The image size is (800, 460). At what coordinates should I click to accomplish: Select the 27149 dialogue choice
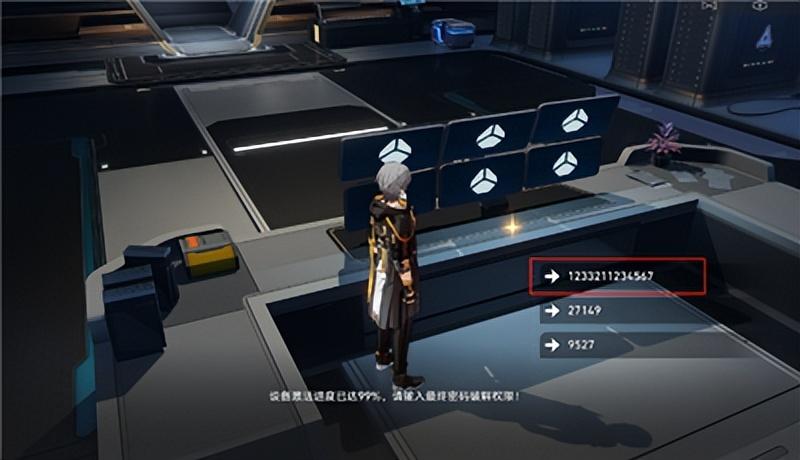tap(617, 311)
